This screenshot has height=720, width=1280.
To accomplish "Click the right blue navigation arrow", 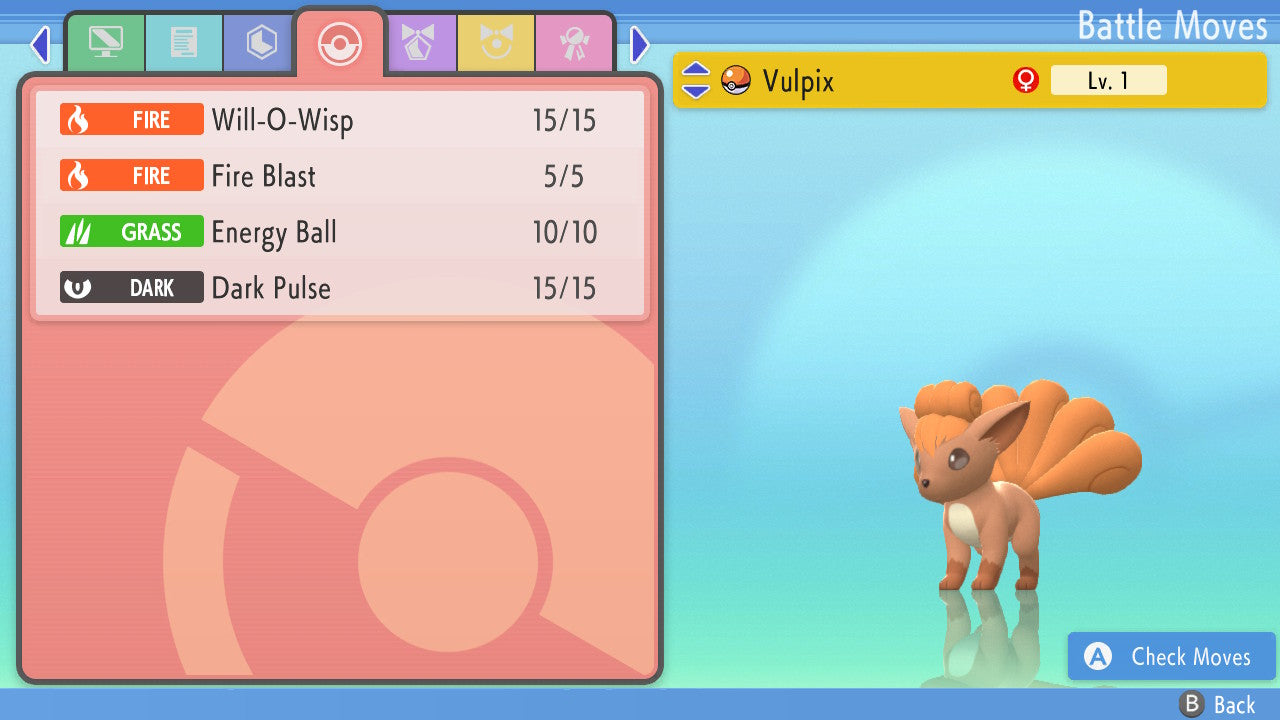I will 639,44.
